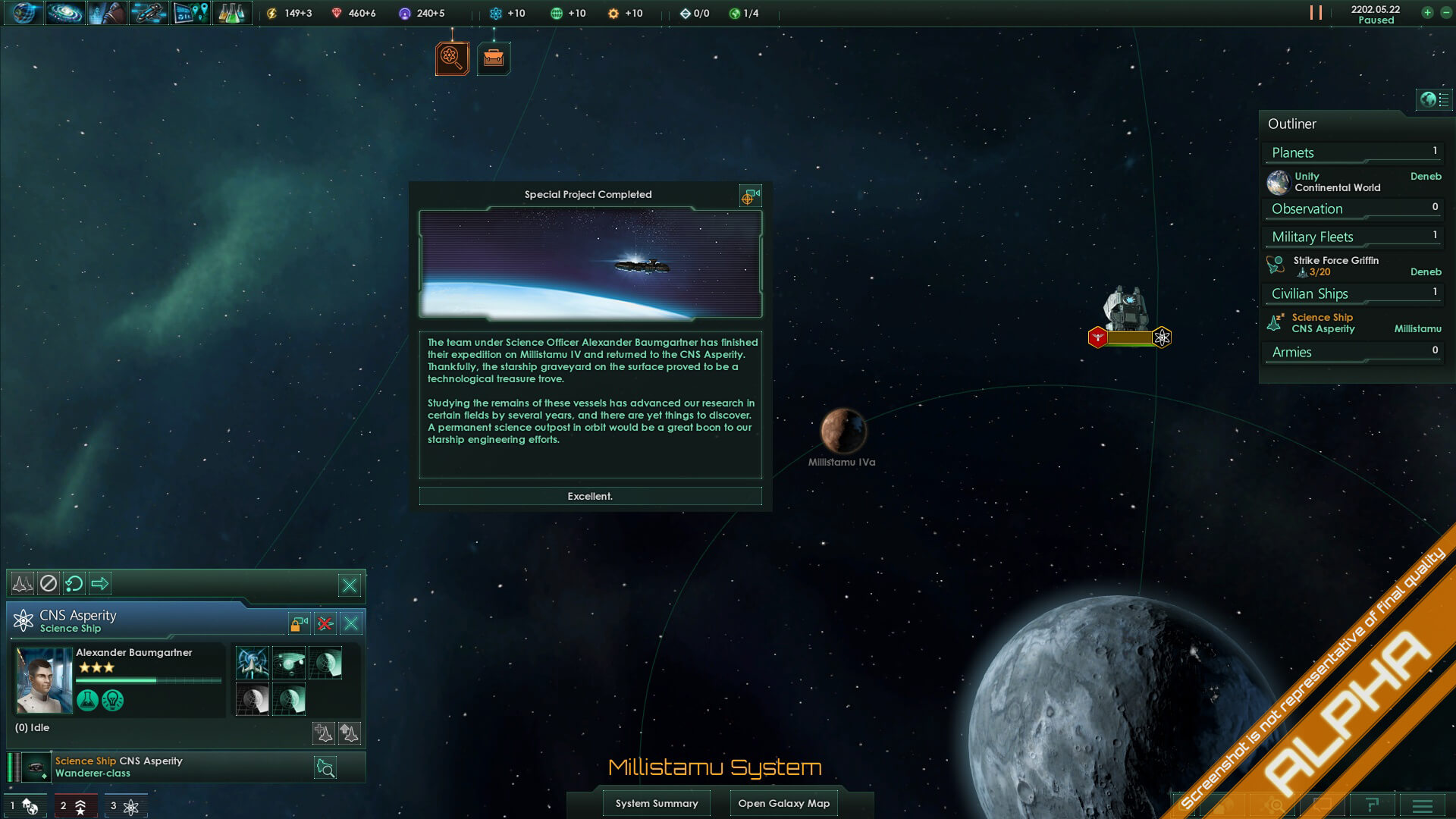
Task: Decrease game speed with minus button
Action: 1445,13
